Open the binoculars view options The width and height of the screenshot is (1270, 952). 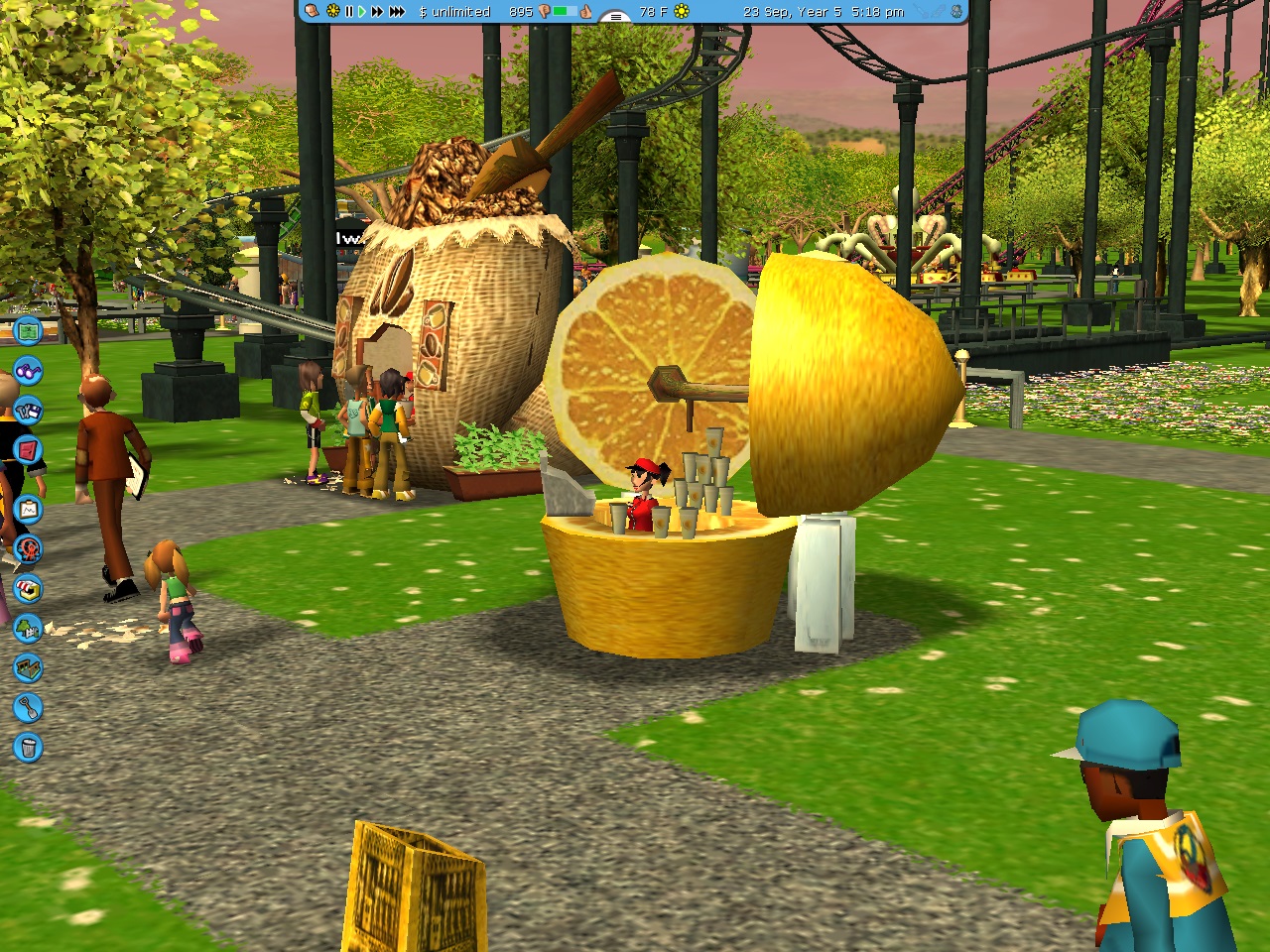(28, 371)
